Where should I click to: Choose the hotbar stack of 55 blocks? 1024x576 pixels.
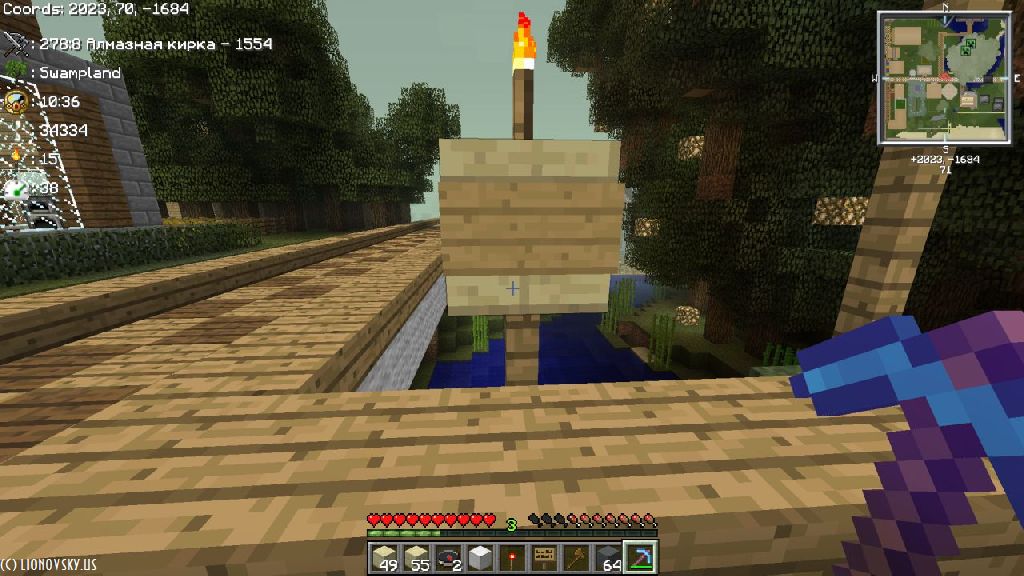click(414, 557)
